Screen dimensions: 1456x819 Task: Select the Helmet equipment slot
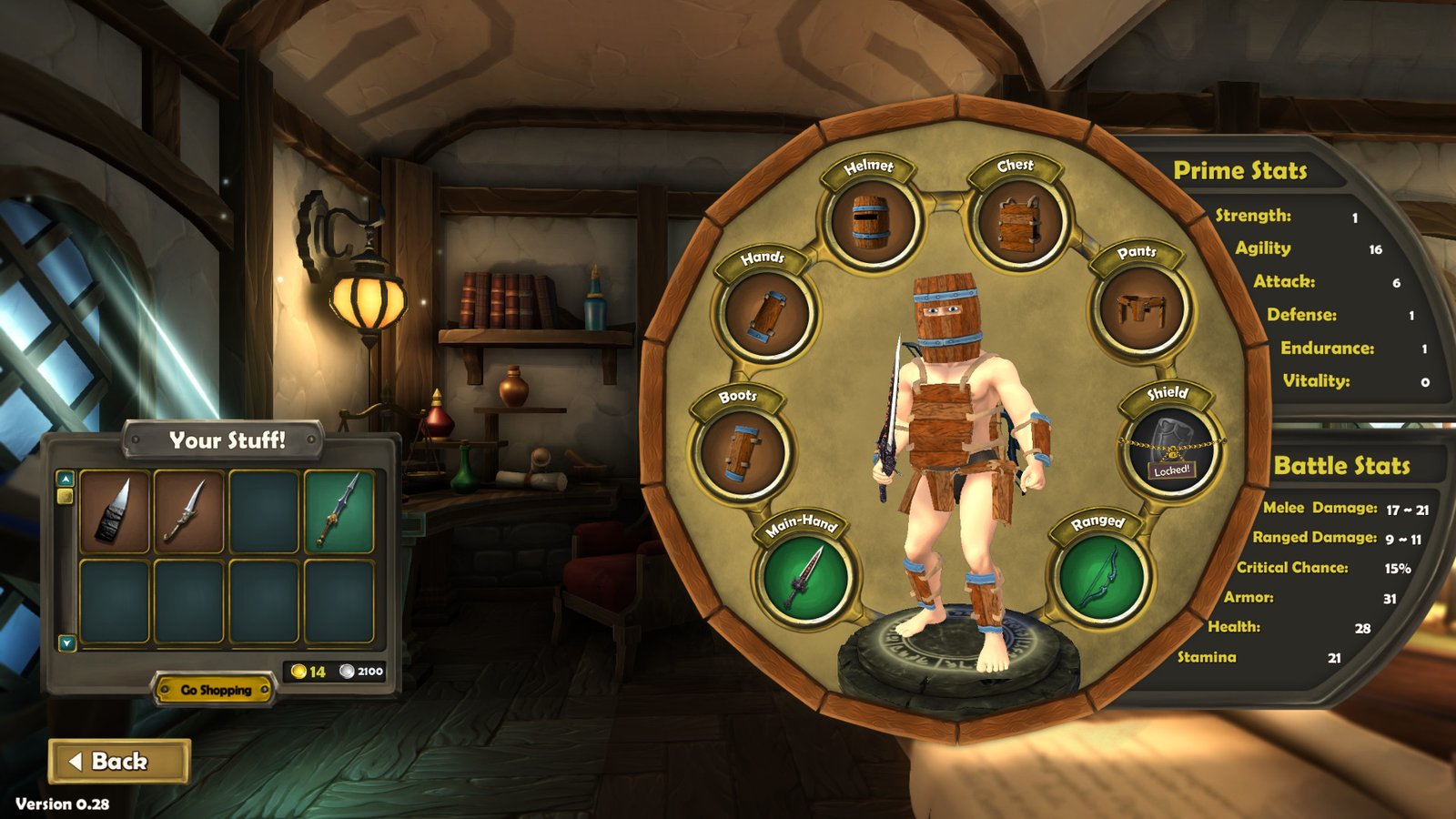click(x=873, y=222)
